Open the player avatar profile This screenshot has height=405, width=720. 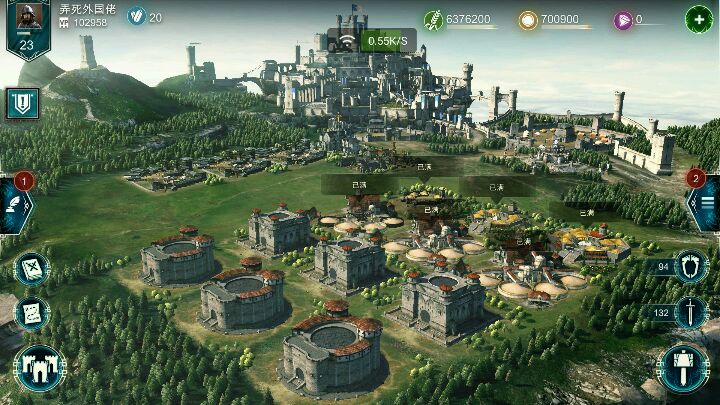coord(27,28)
